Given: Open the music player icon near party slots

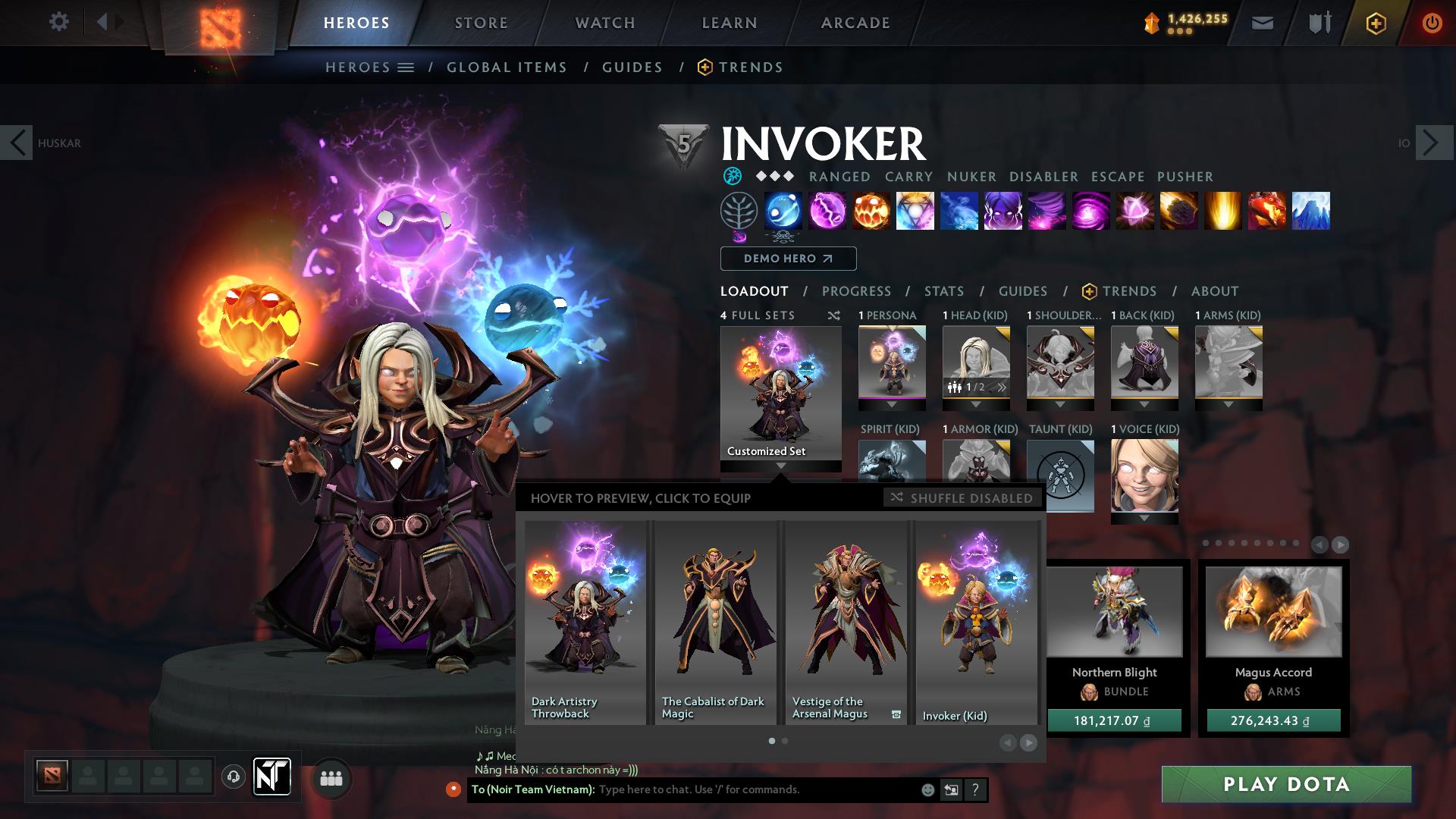Looking at the screenshot, I should tap(234, 777).
